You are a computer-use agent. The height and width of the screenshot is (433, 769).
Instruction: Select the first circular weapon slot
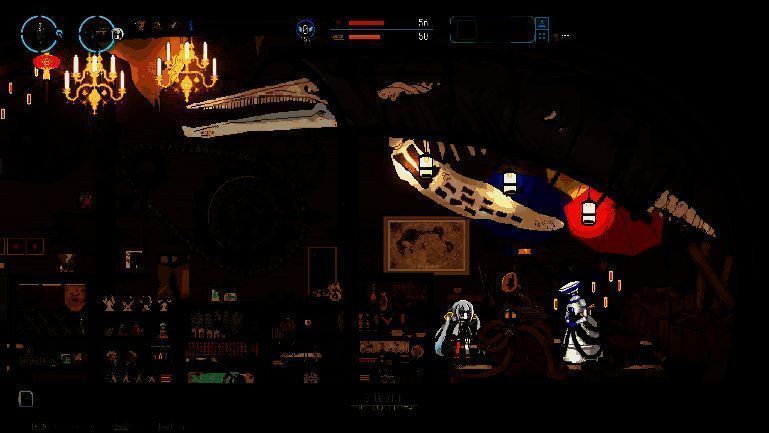(x=39, y=33)
